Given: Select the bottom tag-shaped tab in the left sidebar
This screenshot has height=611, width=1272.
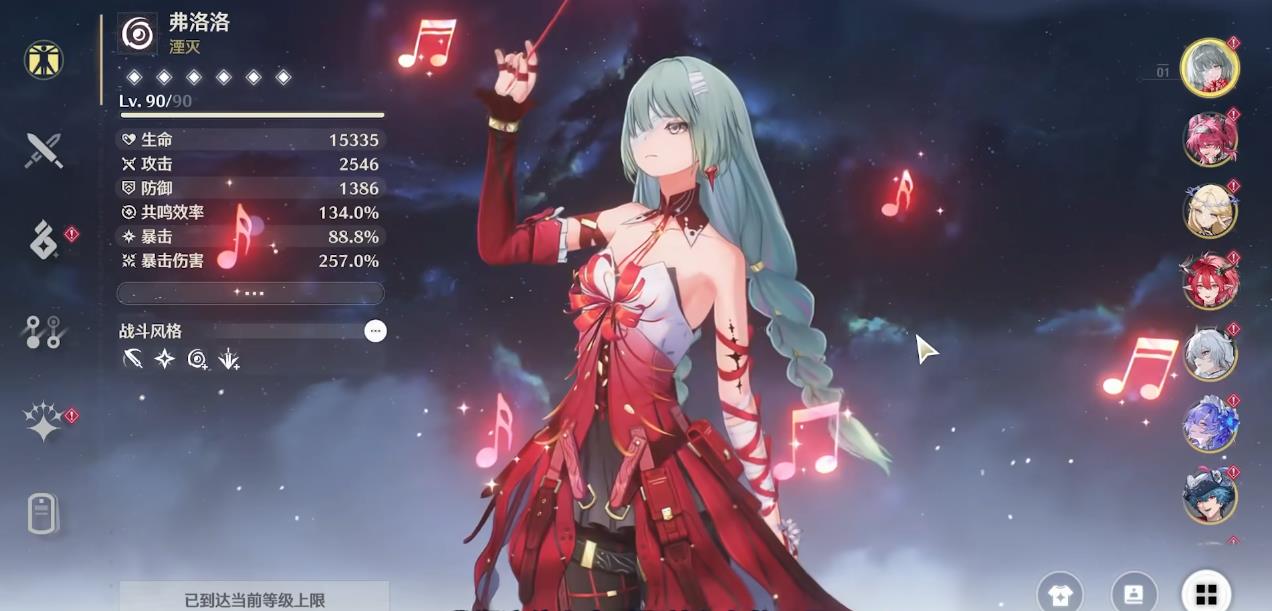Looking at the screenshot, I should coord(44,513).
